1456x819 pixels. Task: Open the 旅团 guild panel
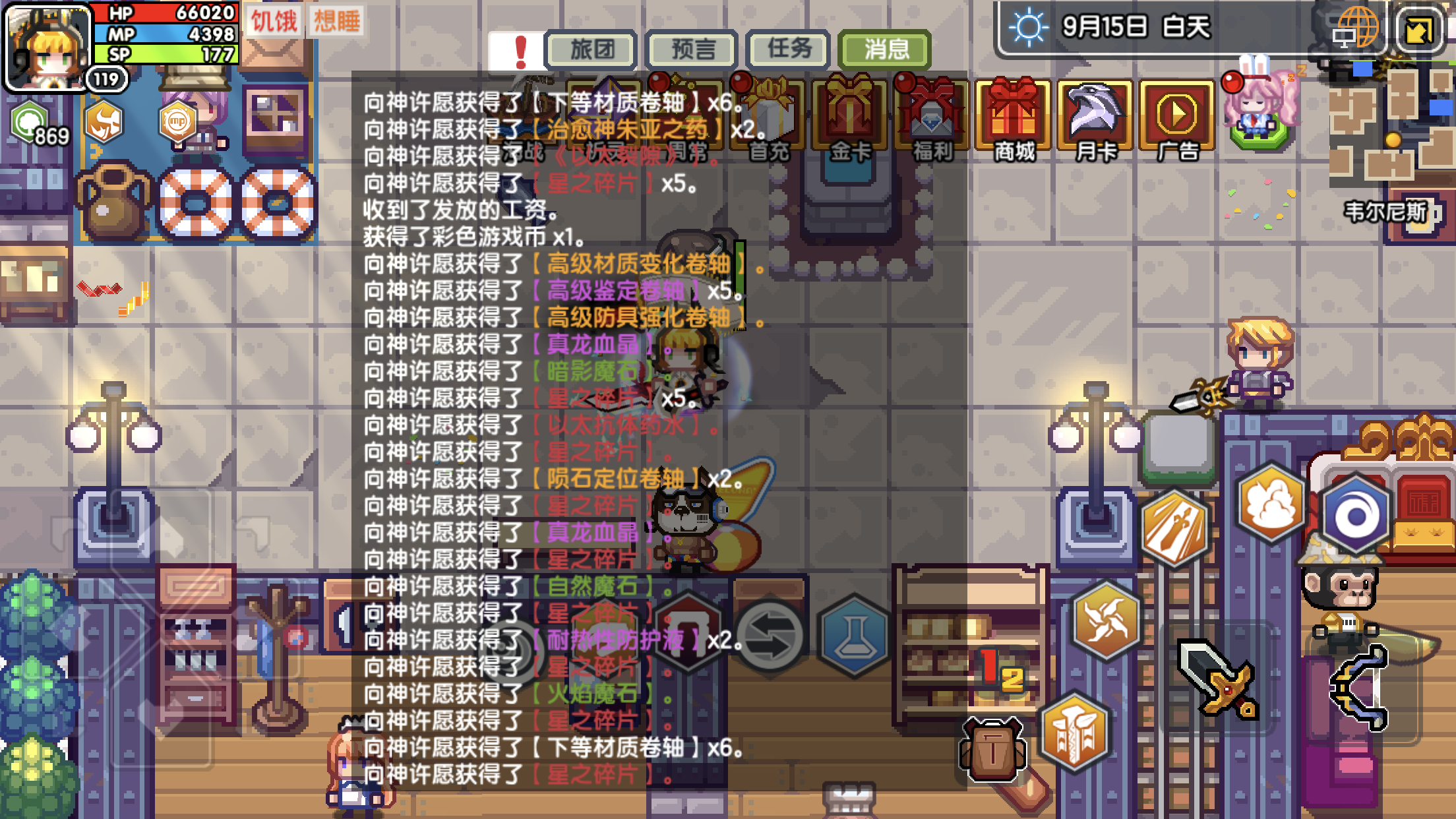tap(591, 49)
